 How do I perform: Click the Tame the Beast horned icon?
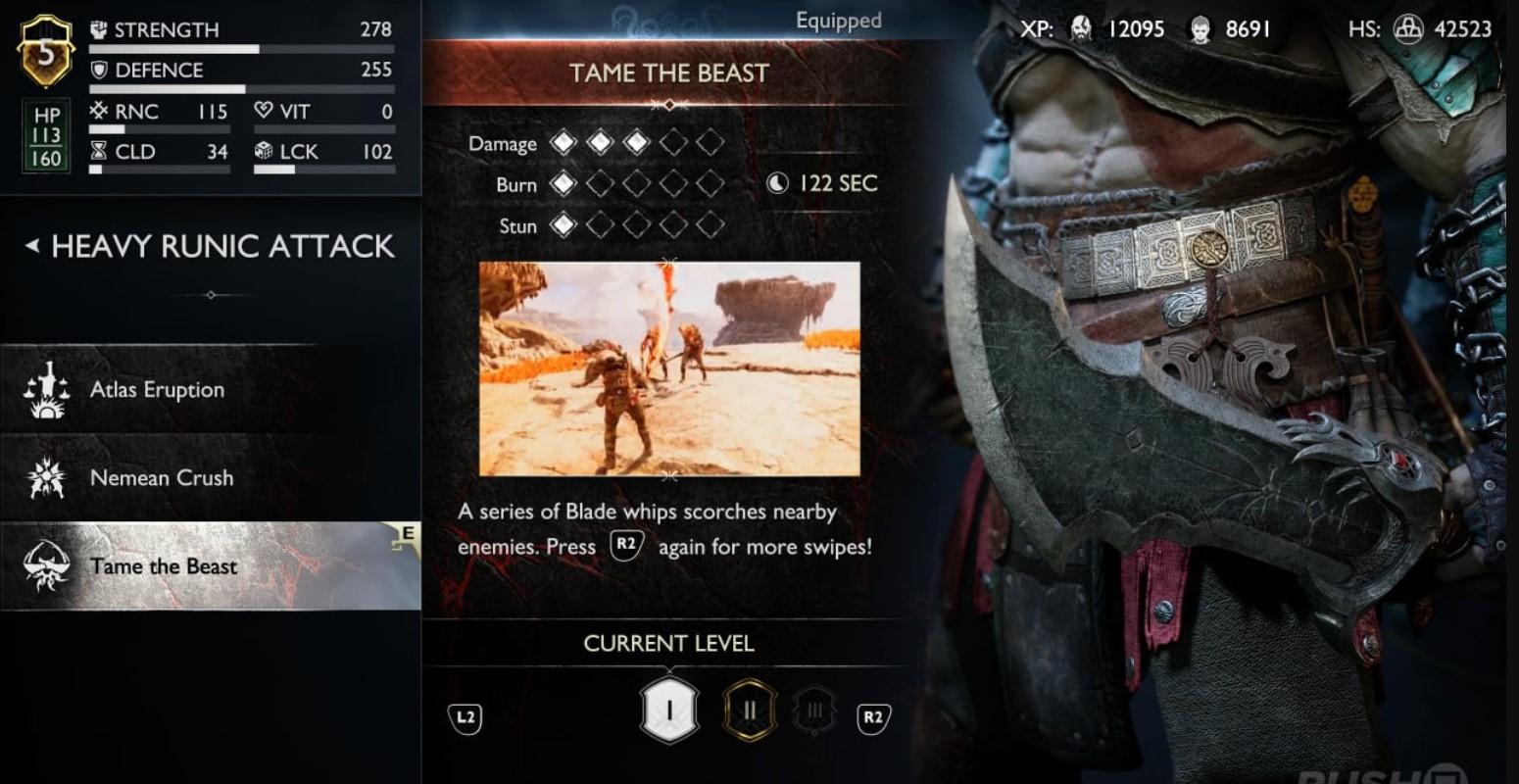tap(46, 565)
